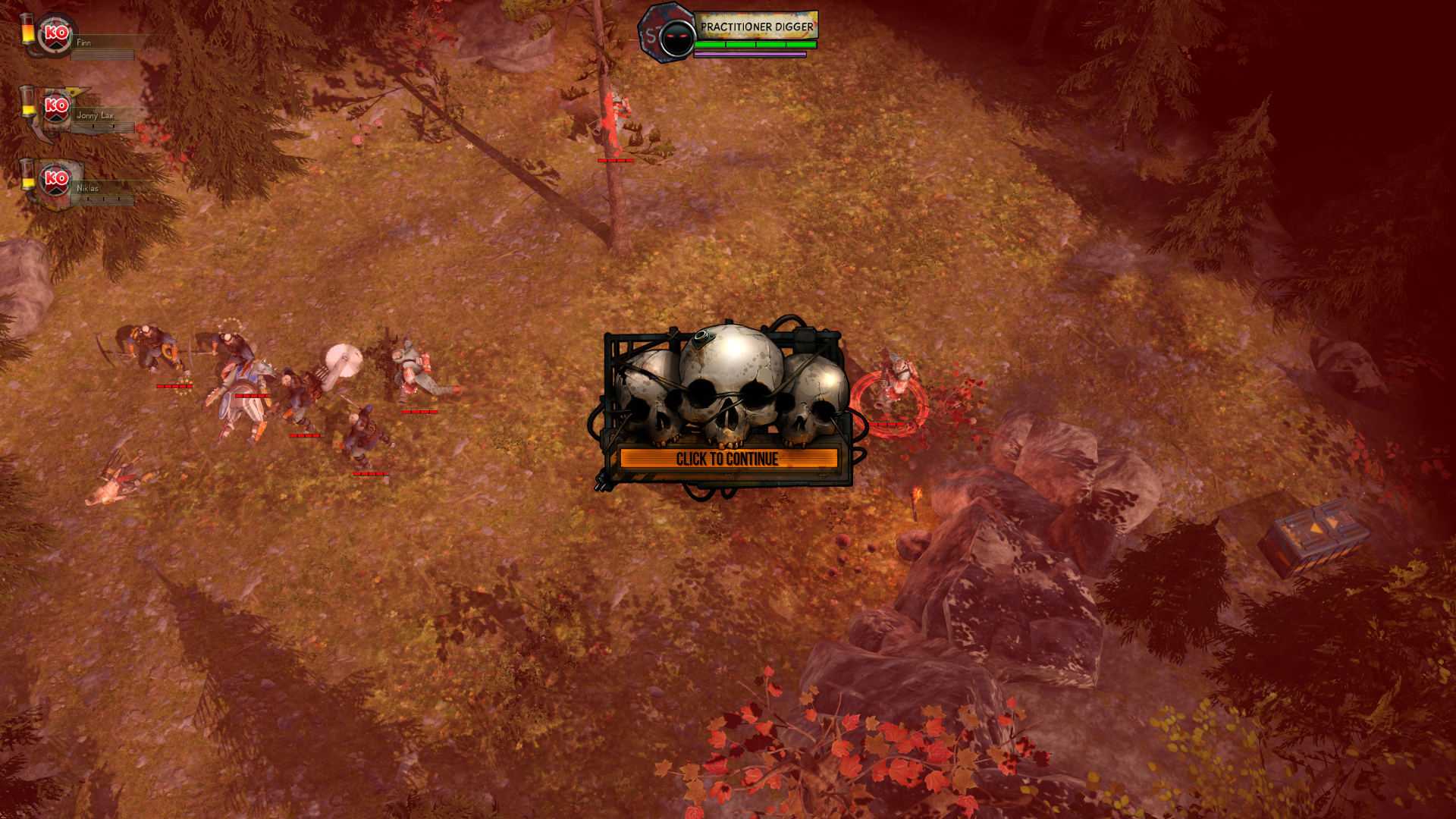1456x819 pixels.
Task: Click the S rank badge on the boss emblem
Action: [650, 34]
